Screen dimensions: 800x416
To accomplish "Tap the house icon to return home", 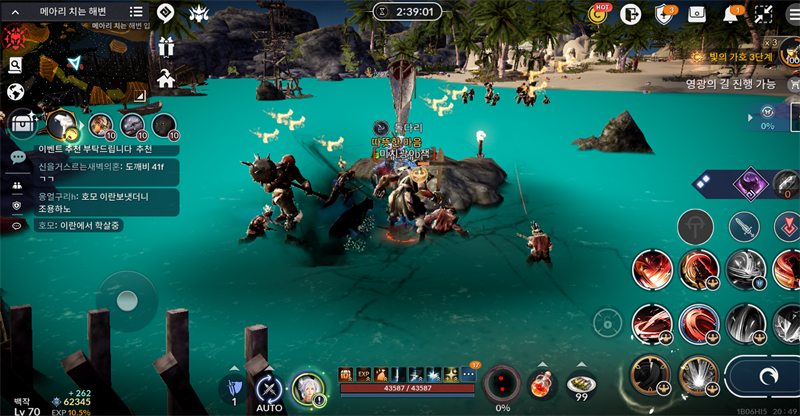I will tap(166, 77).
